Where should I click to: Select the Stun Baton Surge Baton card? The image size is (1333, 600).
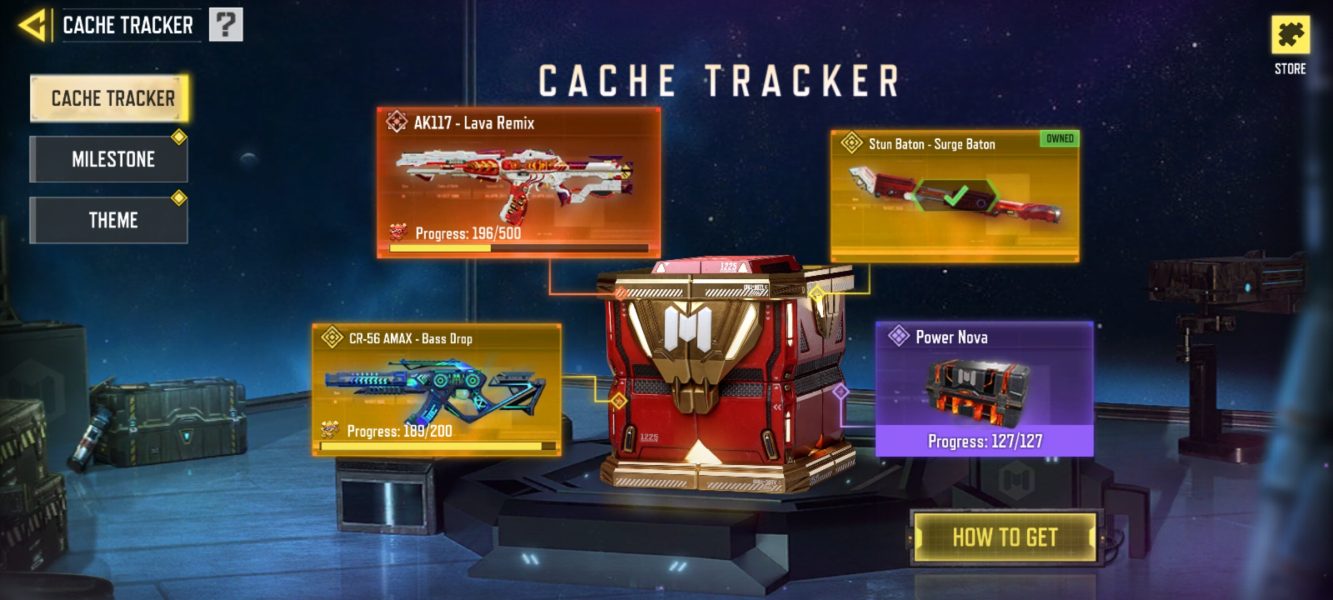(954, 195)
